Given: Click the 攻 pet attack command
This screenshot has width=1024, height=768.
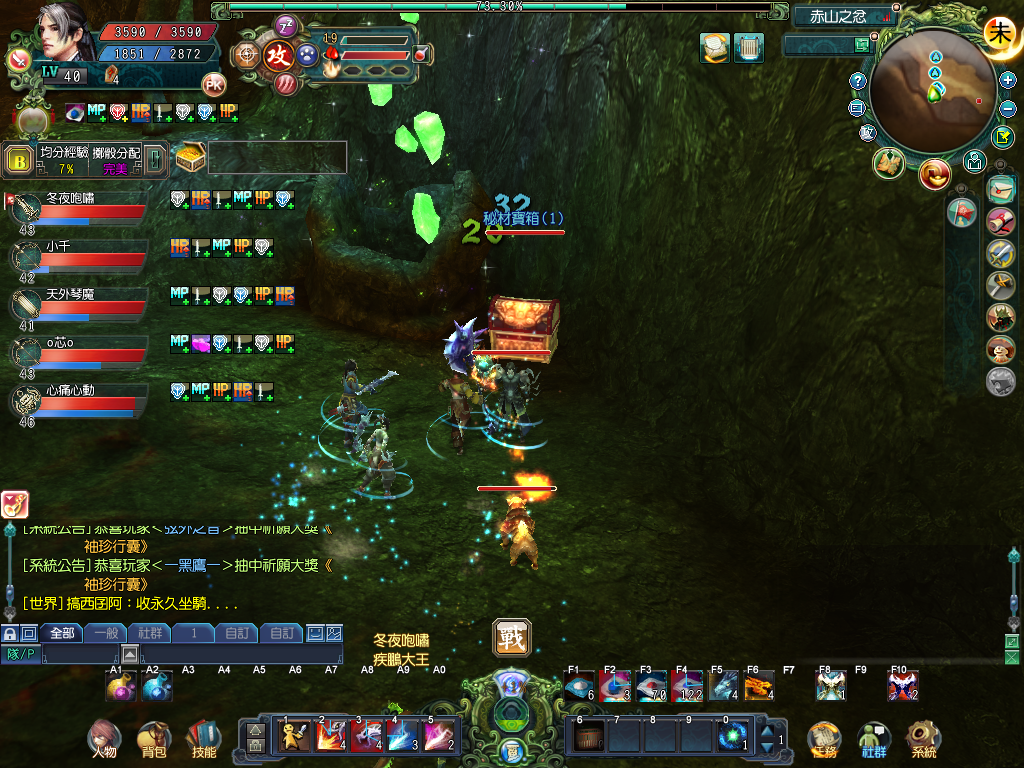Looking at the screenshot, I should 279,56.
